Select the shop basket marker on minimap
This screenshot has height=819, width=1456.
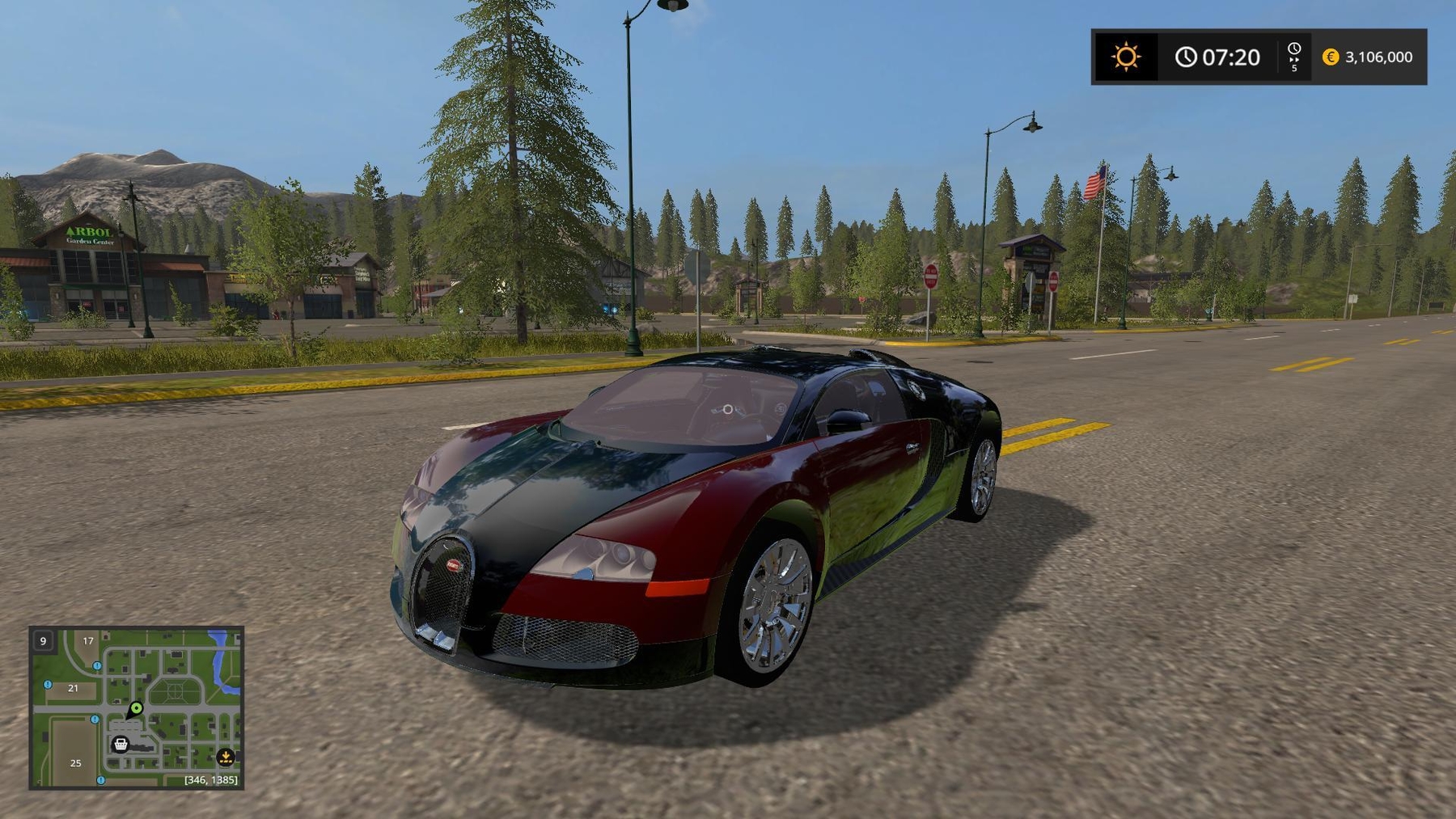click(121, 744)
